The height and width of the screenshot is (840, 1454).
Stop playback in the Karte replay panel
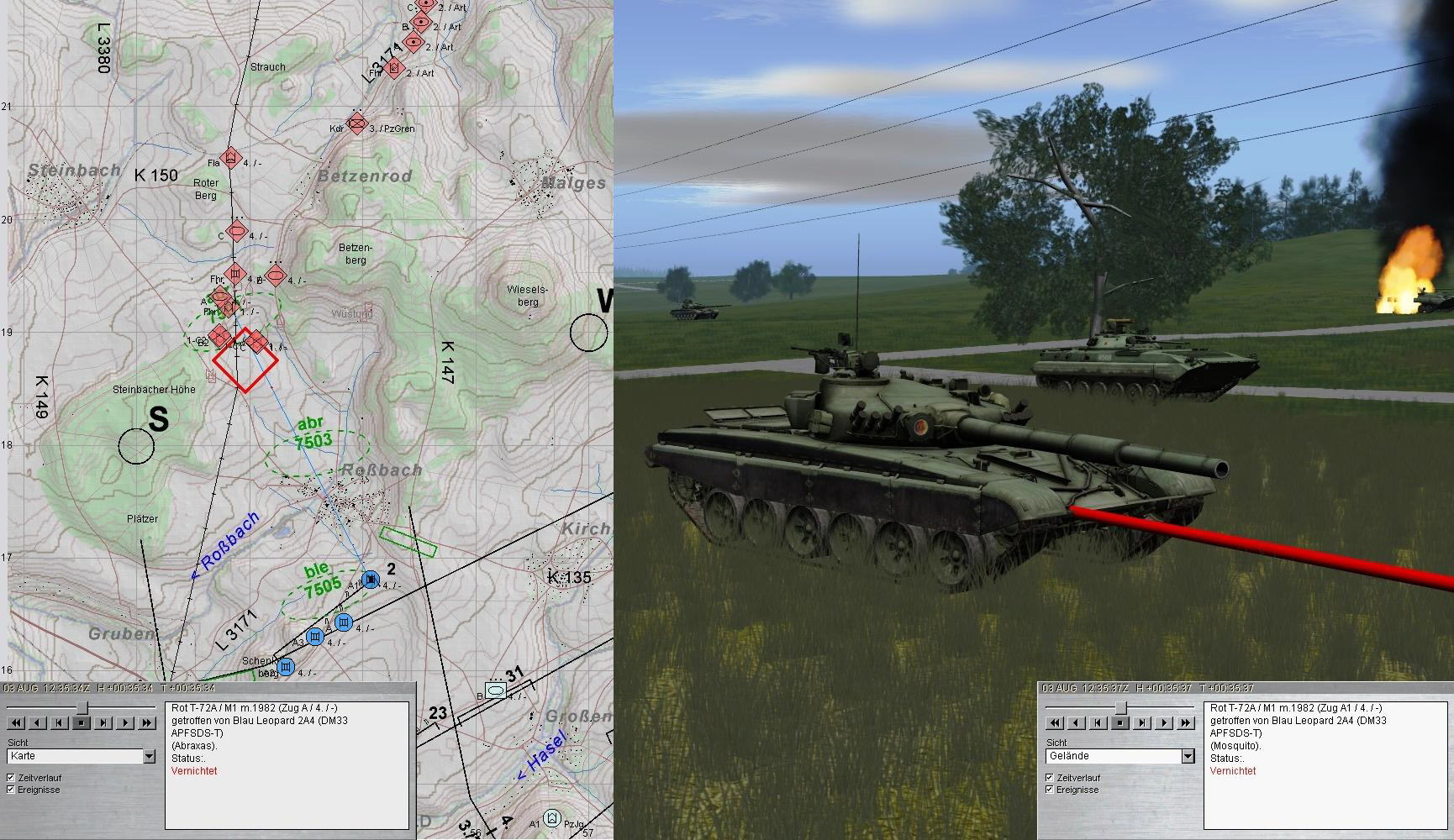82,722
